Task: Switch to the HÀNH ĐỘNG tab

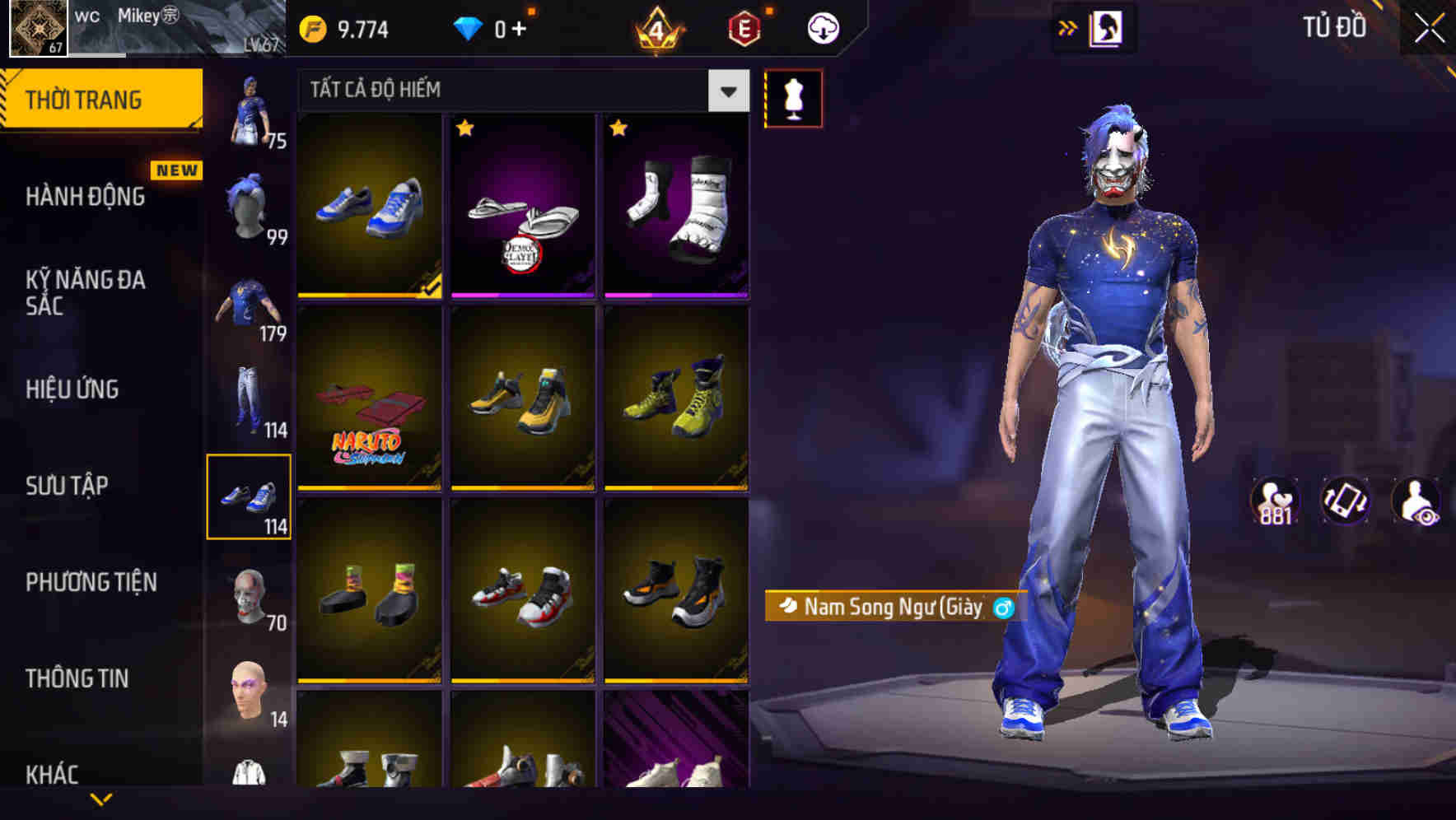Action: pos(86,196)
